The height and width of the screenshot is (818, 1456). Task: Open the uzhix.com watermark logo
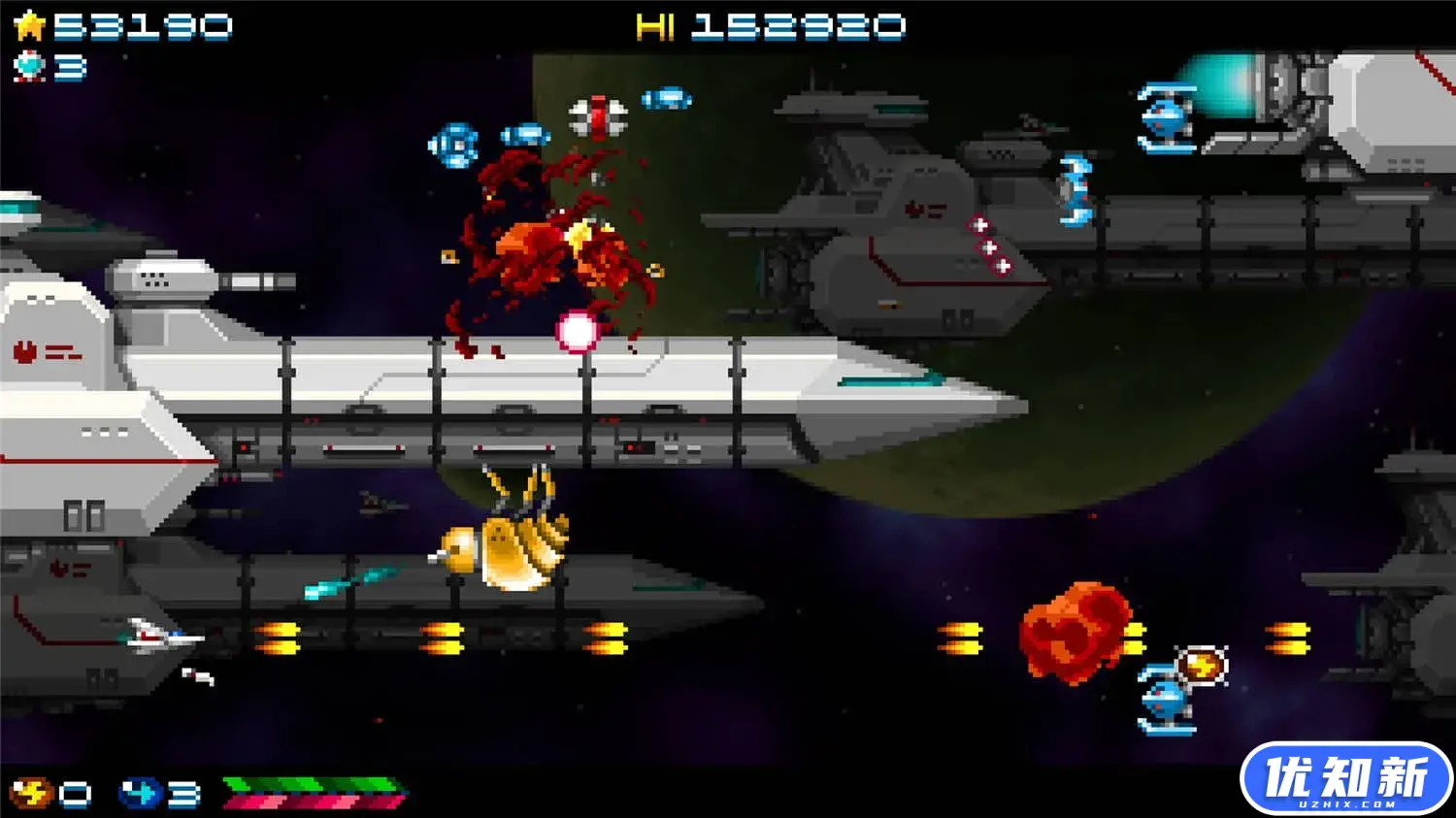point(1344,778)
